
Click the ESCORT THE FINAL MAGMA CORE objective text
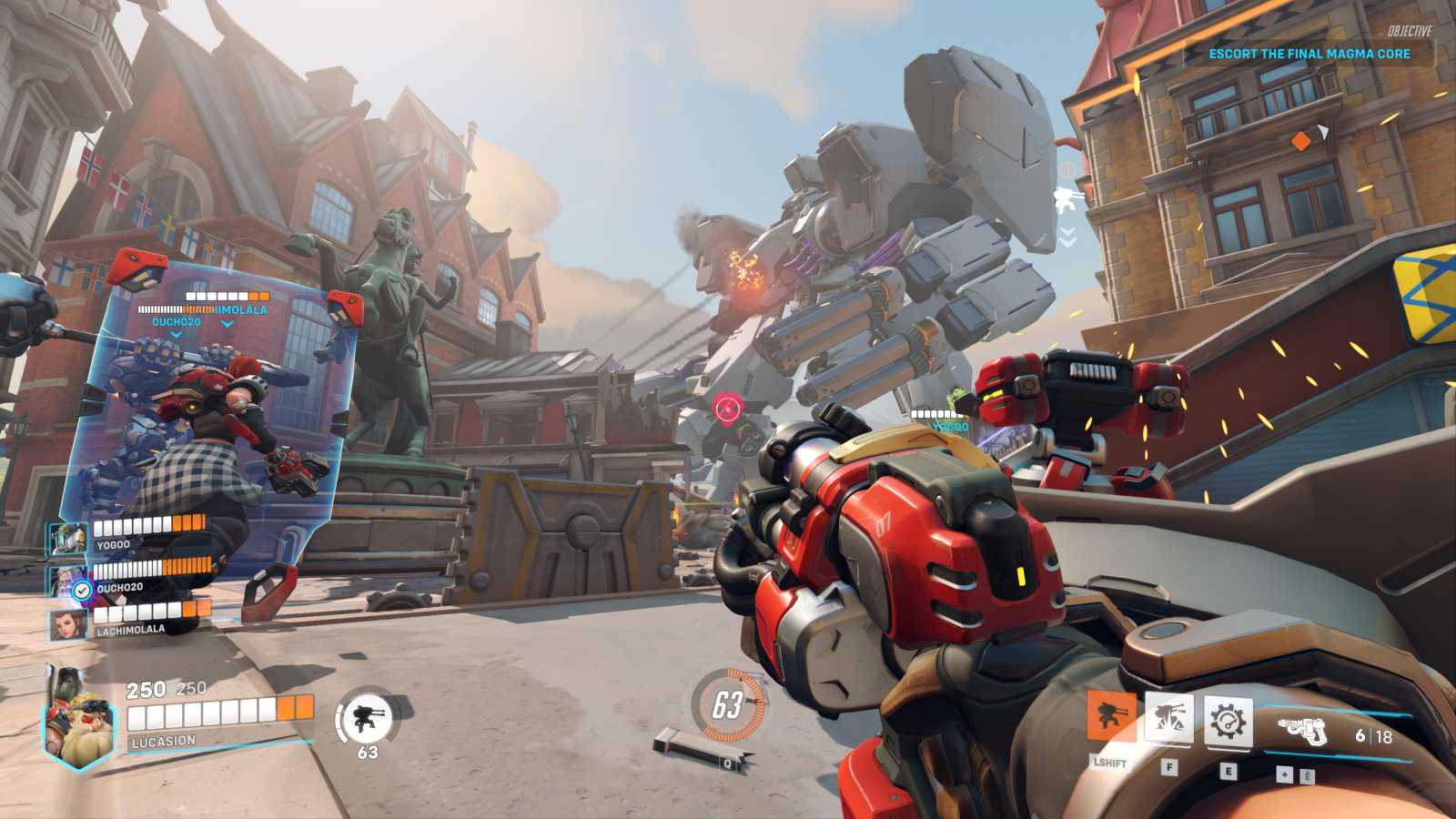pos(1309,54)
